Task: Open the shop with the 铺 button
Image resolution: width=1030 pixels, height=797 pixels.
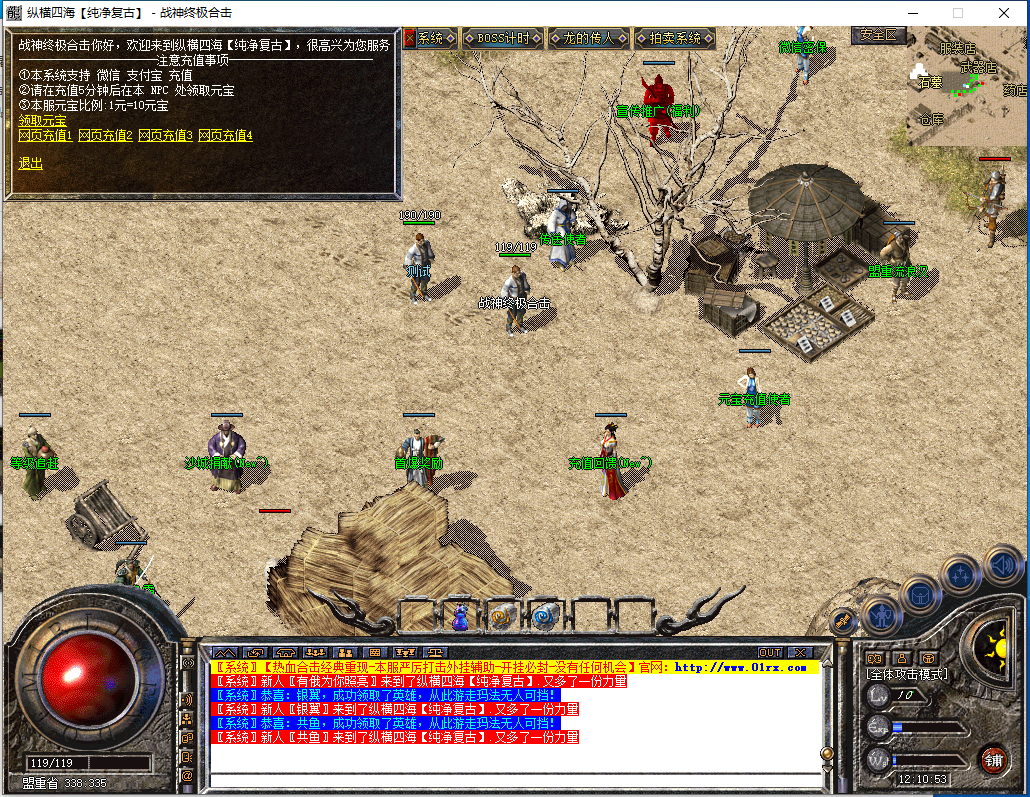Action: click(992, 758)
